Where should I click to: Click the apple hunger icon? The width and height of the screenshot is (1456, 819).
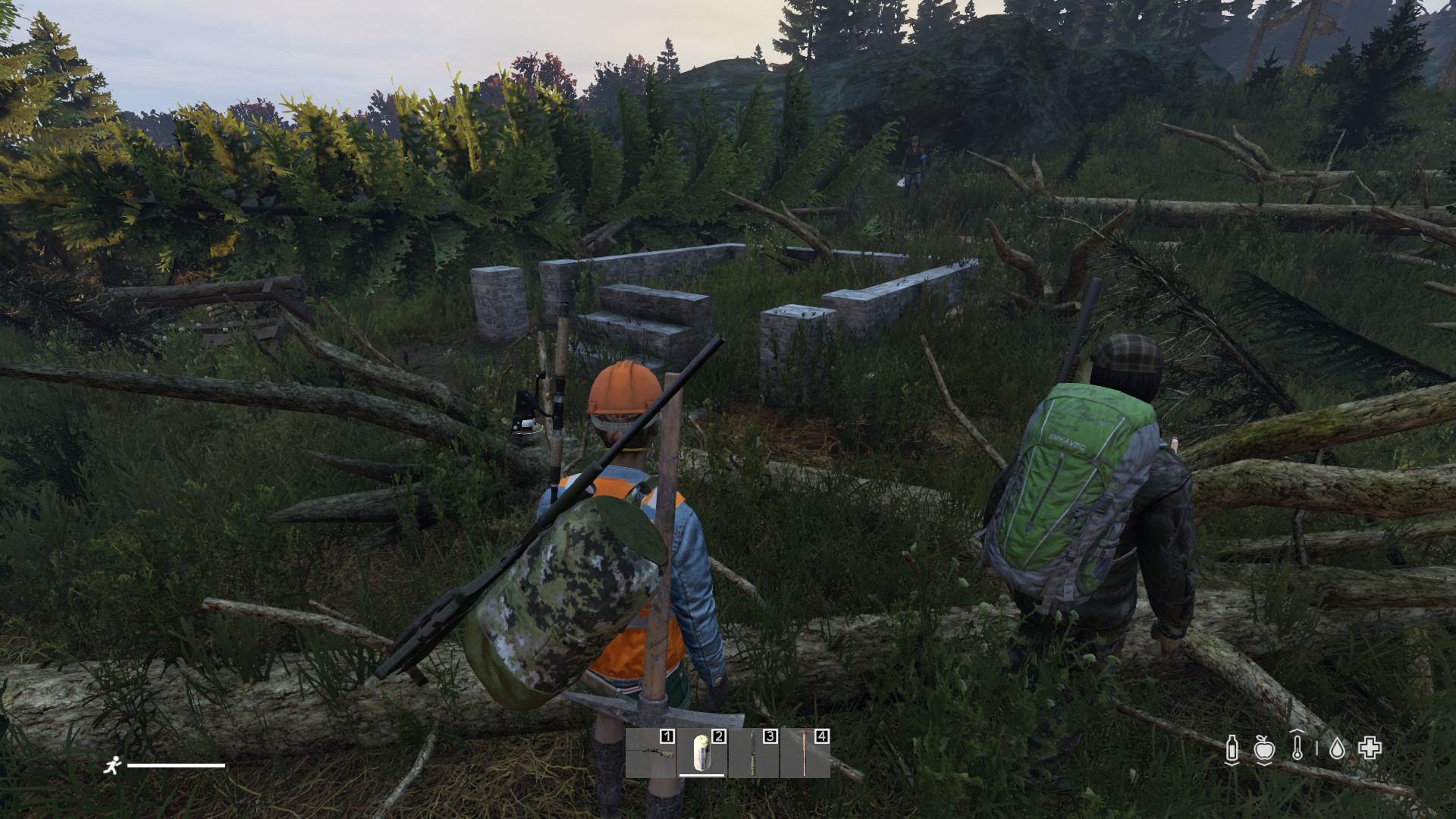point(1263,749)
